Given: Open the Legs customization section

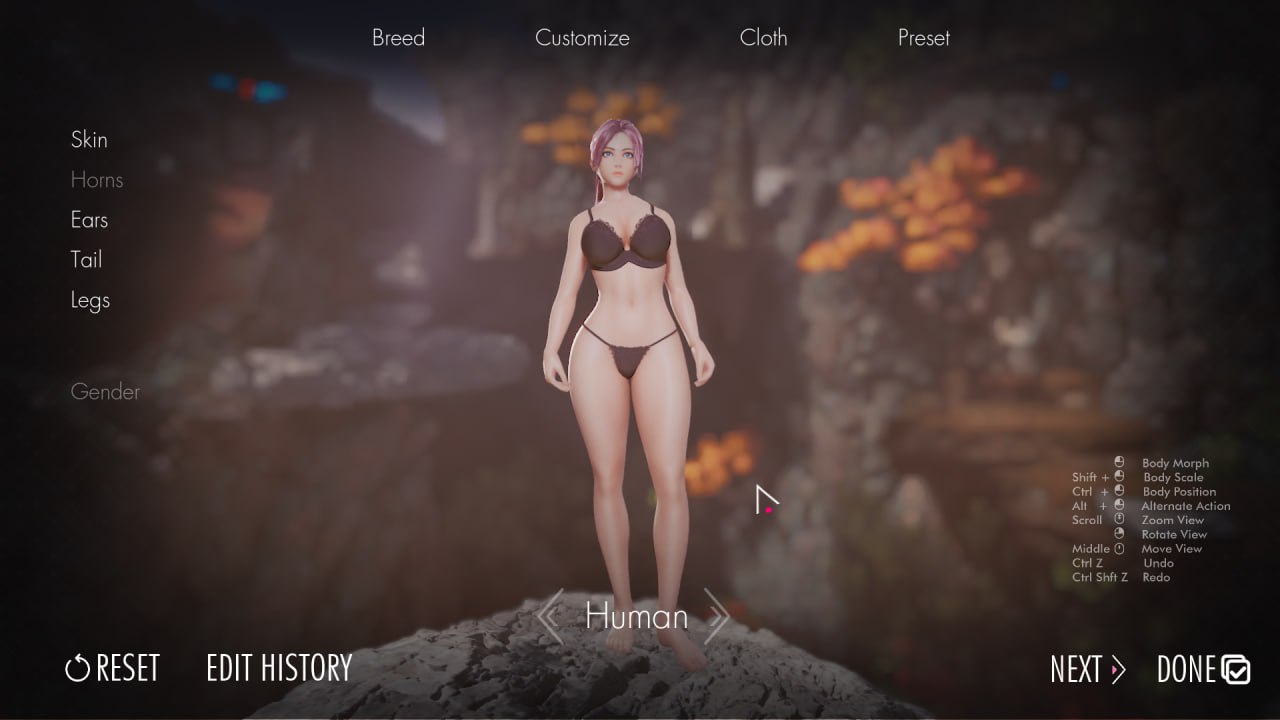Looking at the screenshot, I should pos(90,300).
